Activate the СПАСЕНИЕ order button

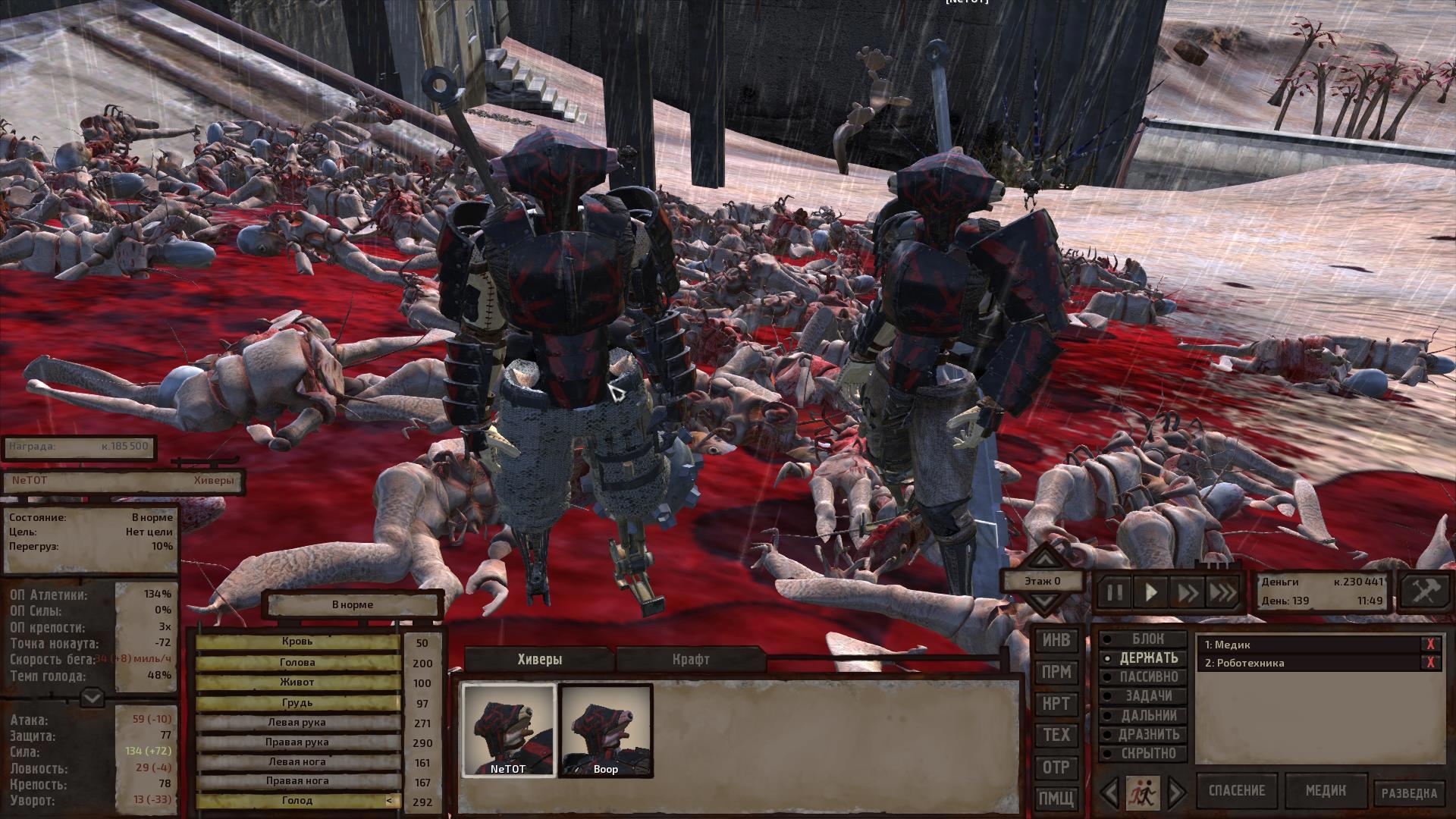[1236, 791]
